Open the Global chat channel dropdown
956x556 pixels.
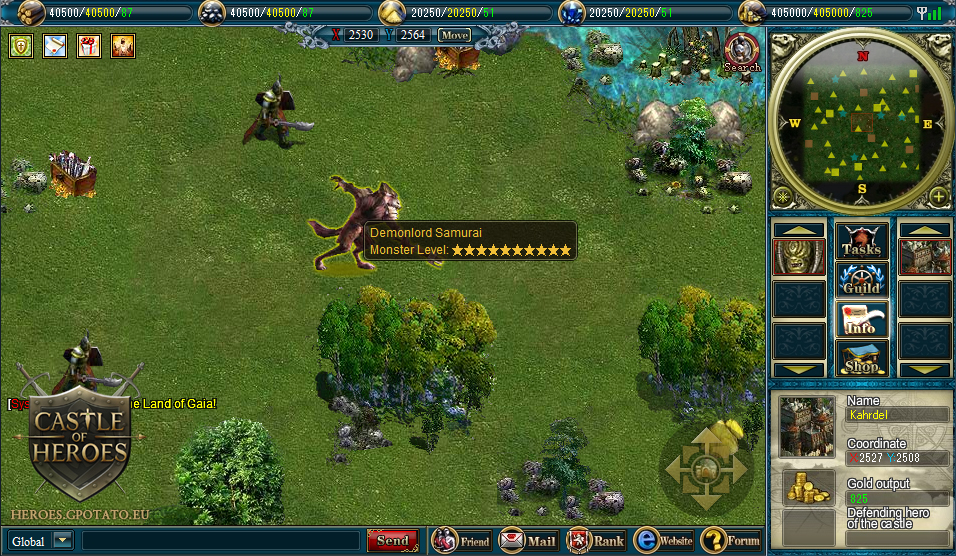click(x=63, y=541)
